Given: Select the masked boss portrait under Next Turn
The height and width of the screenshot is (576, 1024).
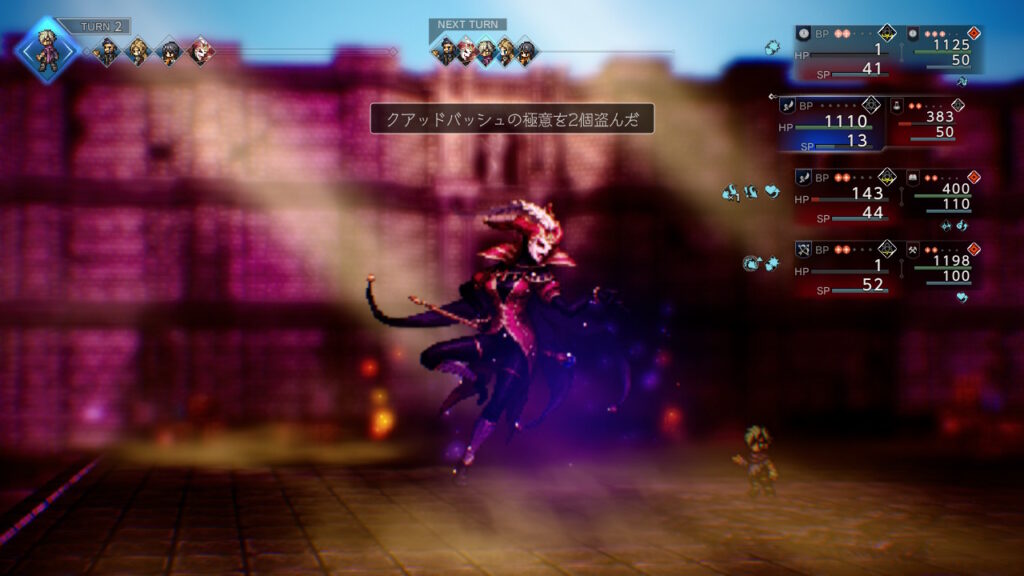Looking at the screenshot, I should click(x=467, y=51).
